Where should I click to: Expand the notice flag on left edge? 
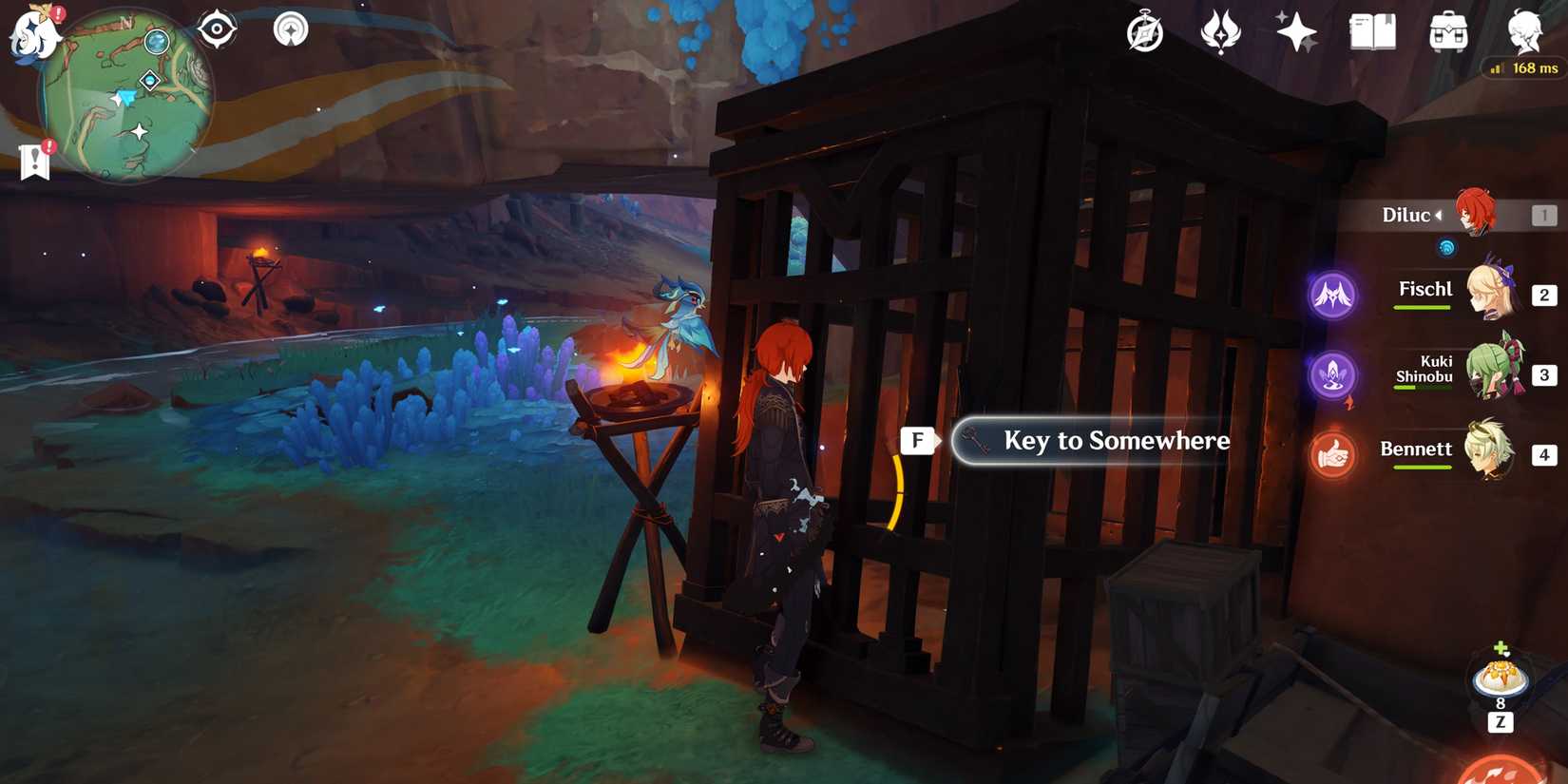tap(35, 160)
